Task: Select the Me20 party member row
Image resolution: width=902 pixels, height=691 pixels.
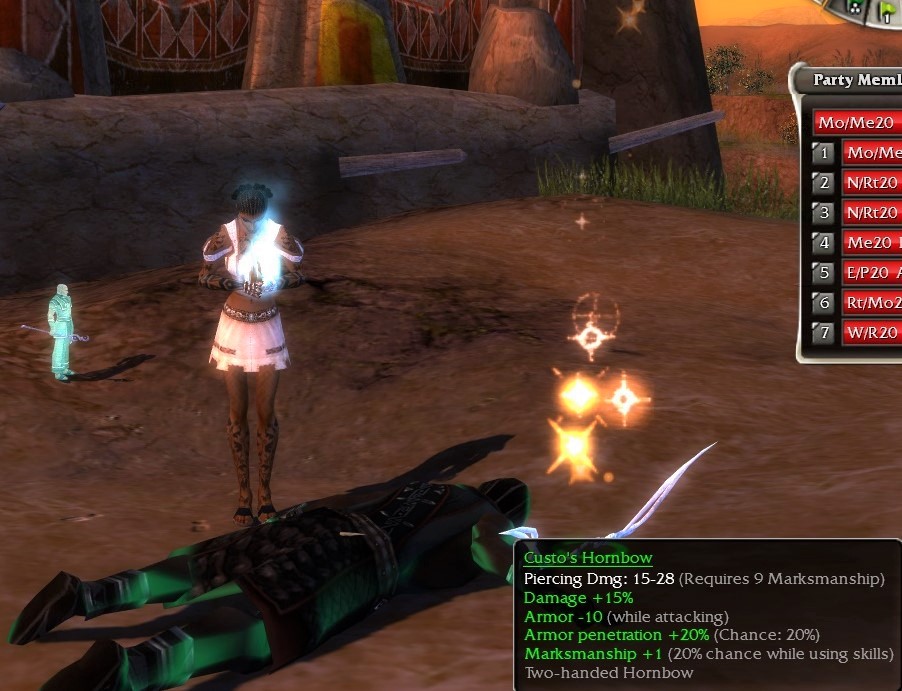Action: click(872, 243)
